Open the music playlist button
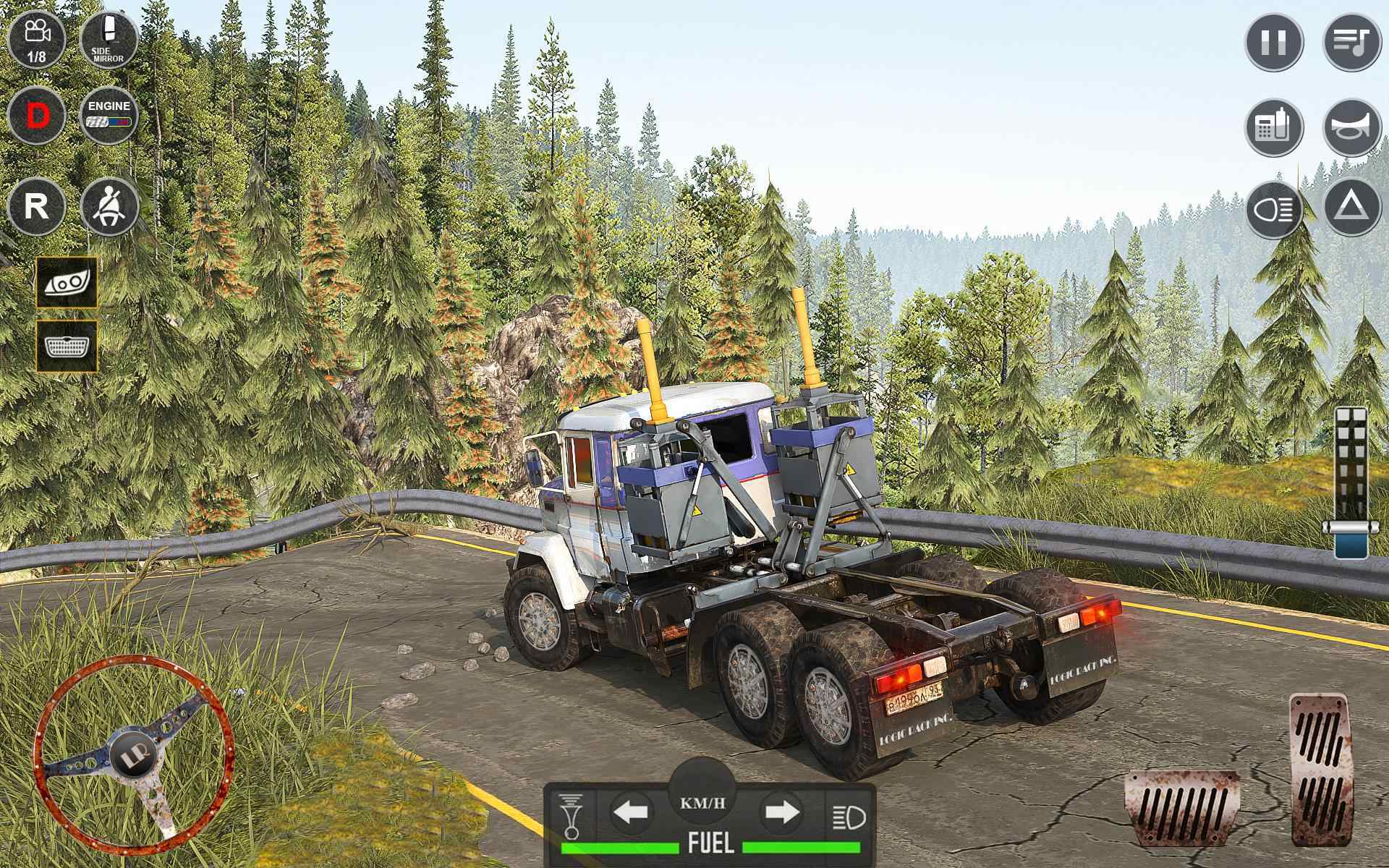The height and width of the screenshot is (868, 1389). [x=1351, y=41]
